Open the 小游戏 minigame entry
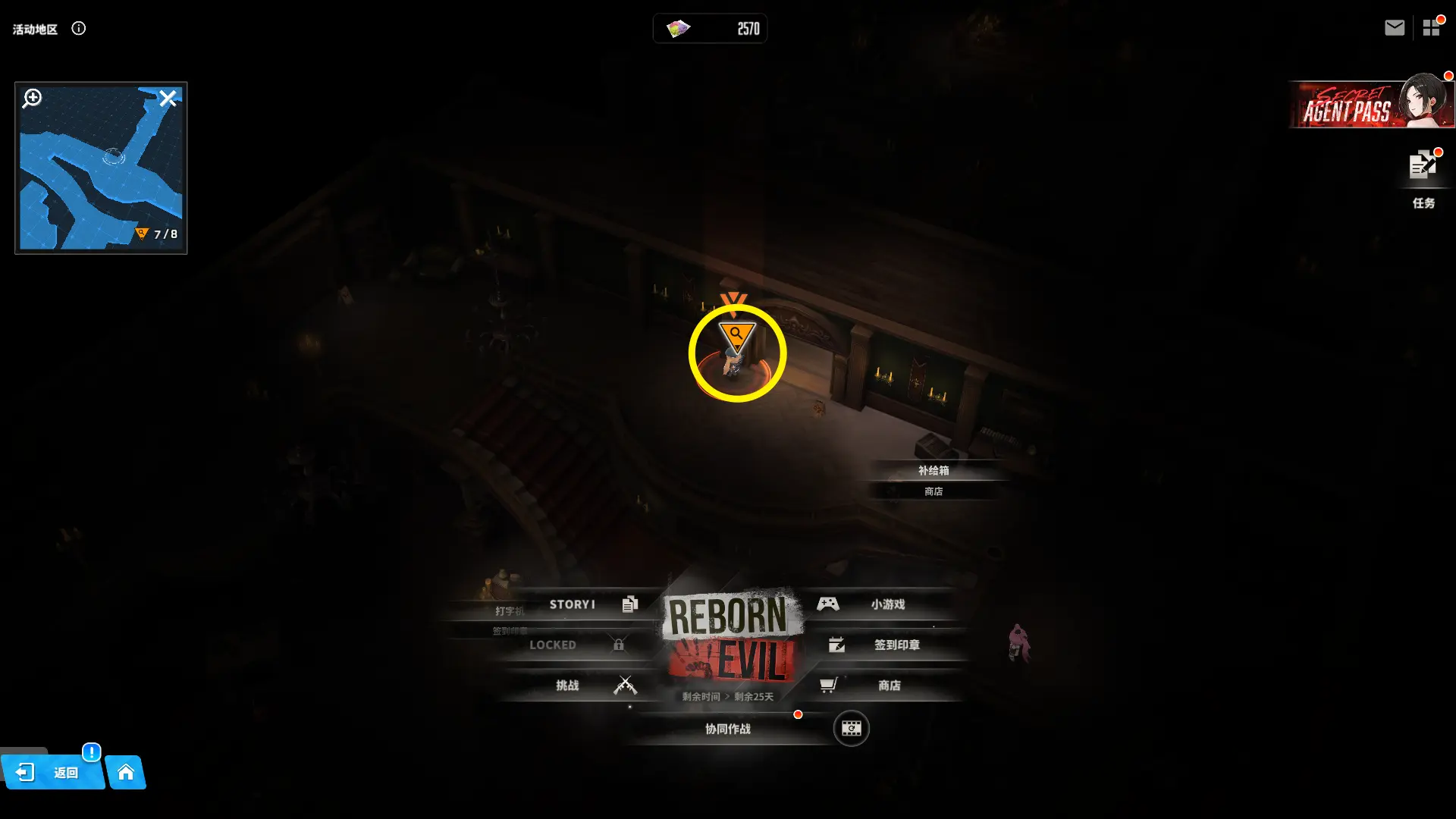Screen dimensions: 1456x819 pyautogui.click(x=880, y=604)
